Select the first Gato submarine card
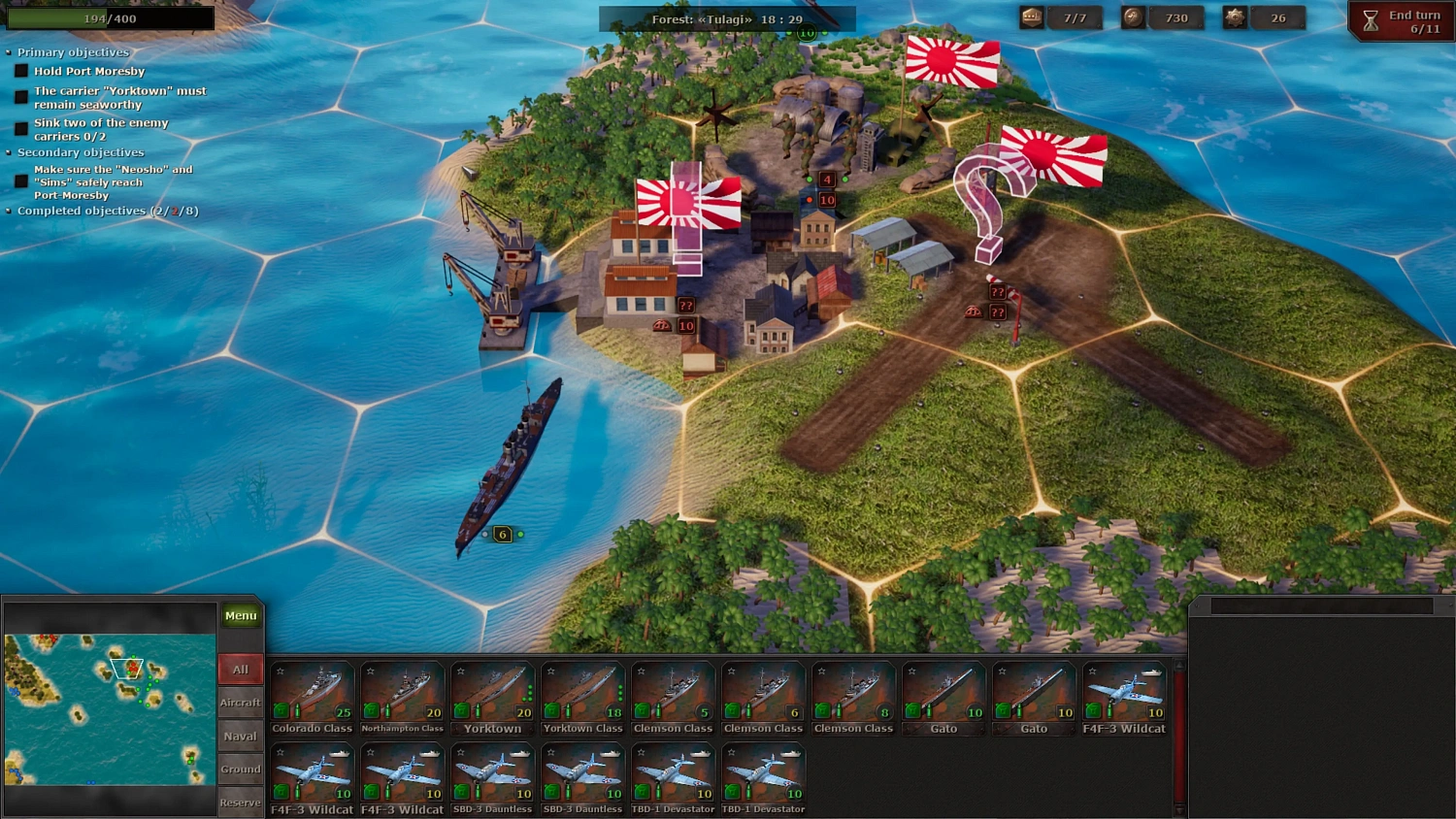 943,694
